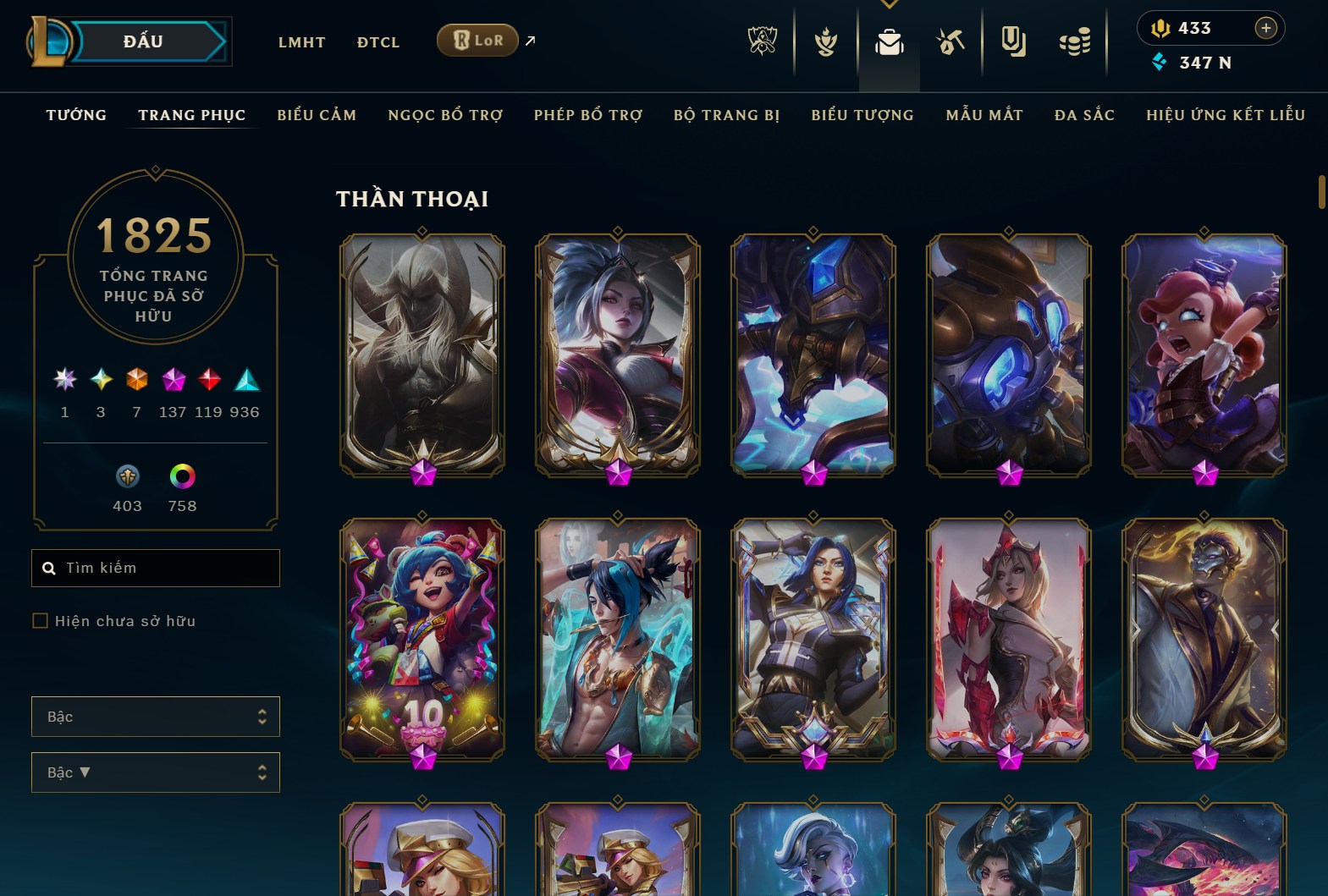This screenshot has height=896, width=1328.
Task: Show the BIỂU TƯỢNG tab
Action: (x=862, y=115)
